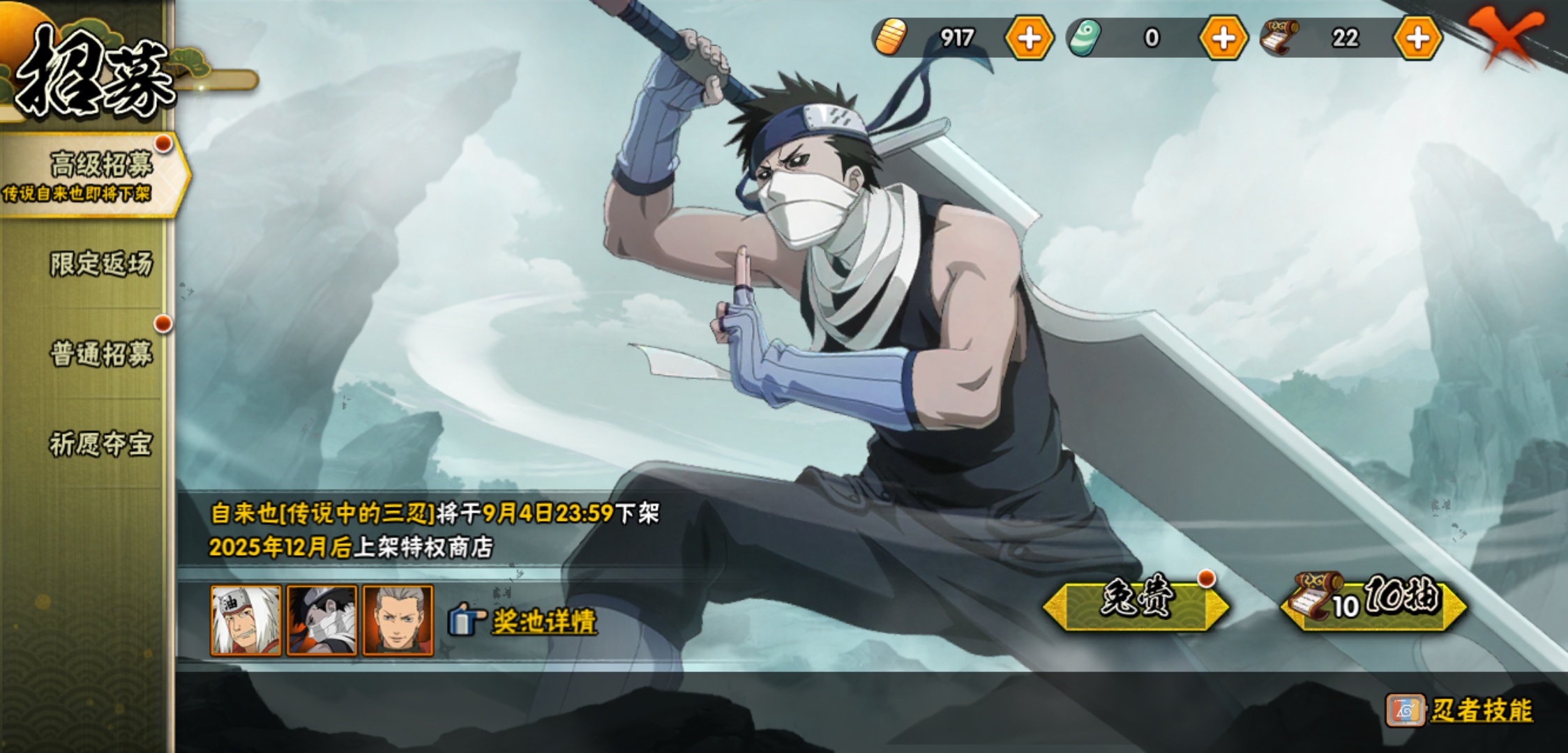The width and height of the screenshot is (1568, 753).
Task: Select the Hiruzen portrait thumbnail
Action: [398, 621]
